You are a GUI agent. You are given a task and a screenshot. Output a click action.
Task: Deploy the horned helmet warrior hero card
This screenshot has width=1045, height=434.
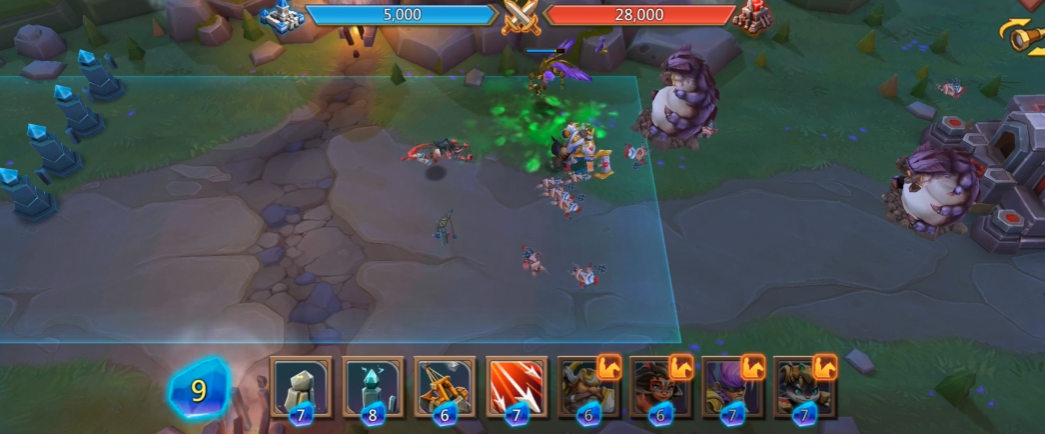[x=589, y=387]
